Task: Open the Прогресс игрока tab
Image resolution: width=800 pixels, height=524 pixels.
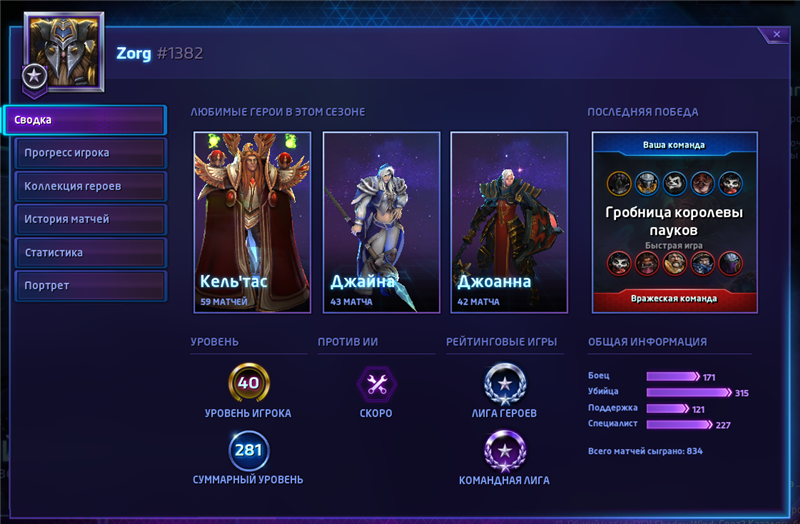Action: click(90, 153)
